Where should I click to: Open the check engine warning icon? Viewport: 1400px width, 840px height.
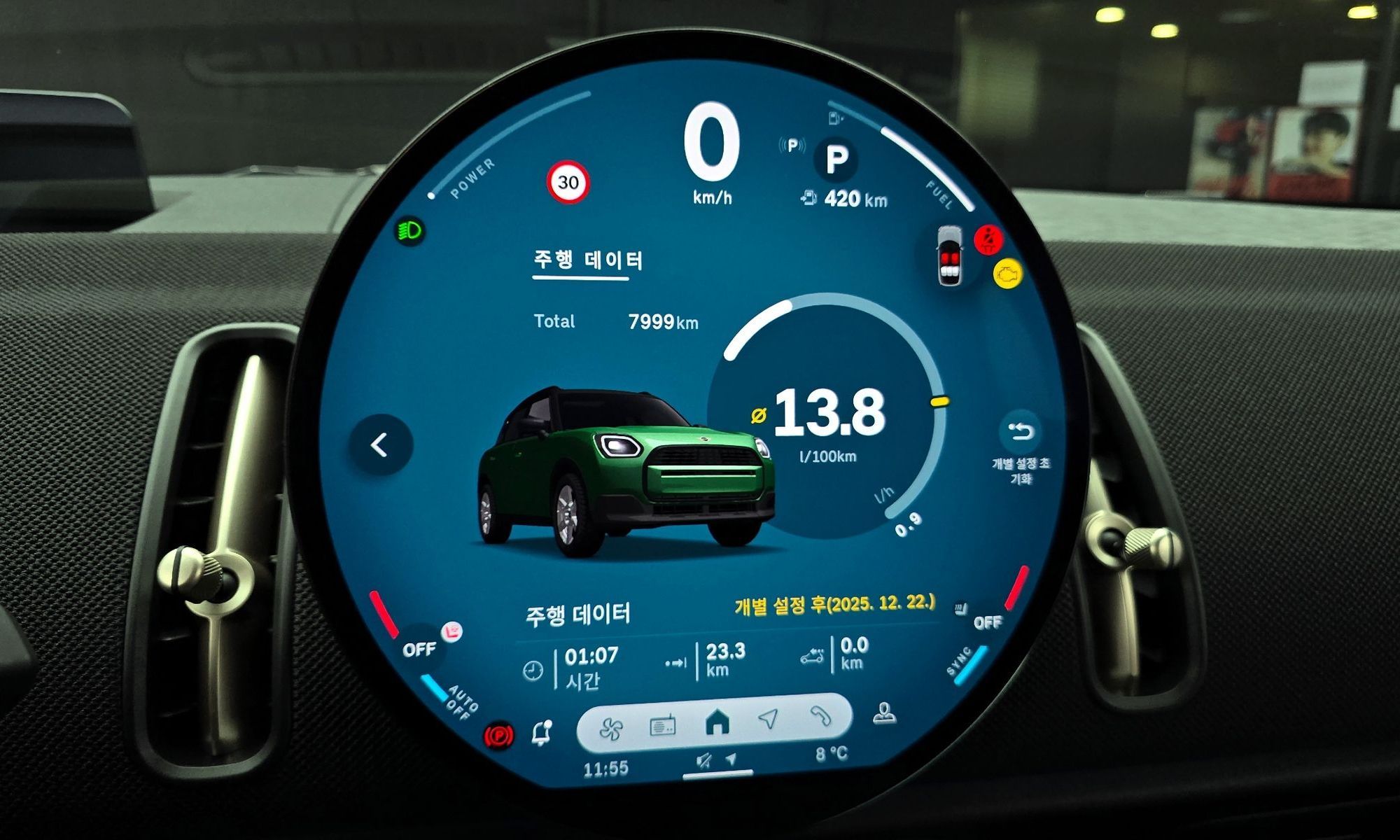1008,274
